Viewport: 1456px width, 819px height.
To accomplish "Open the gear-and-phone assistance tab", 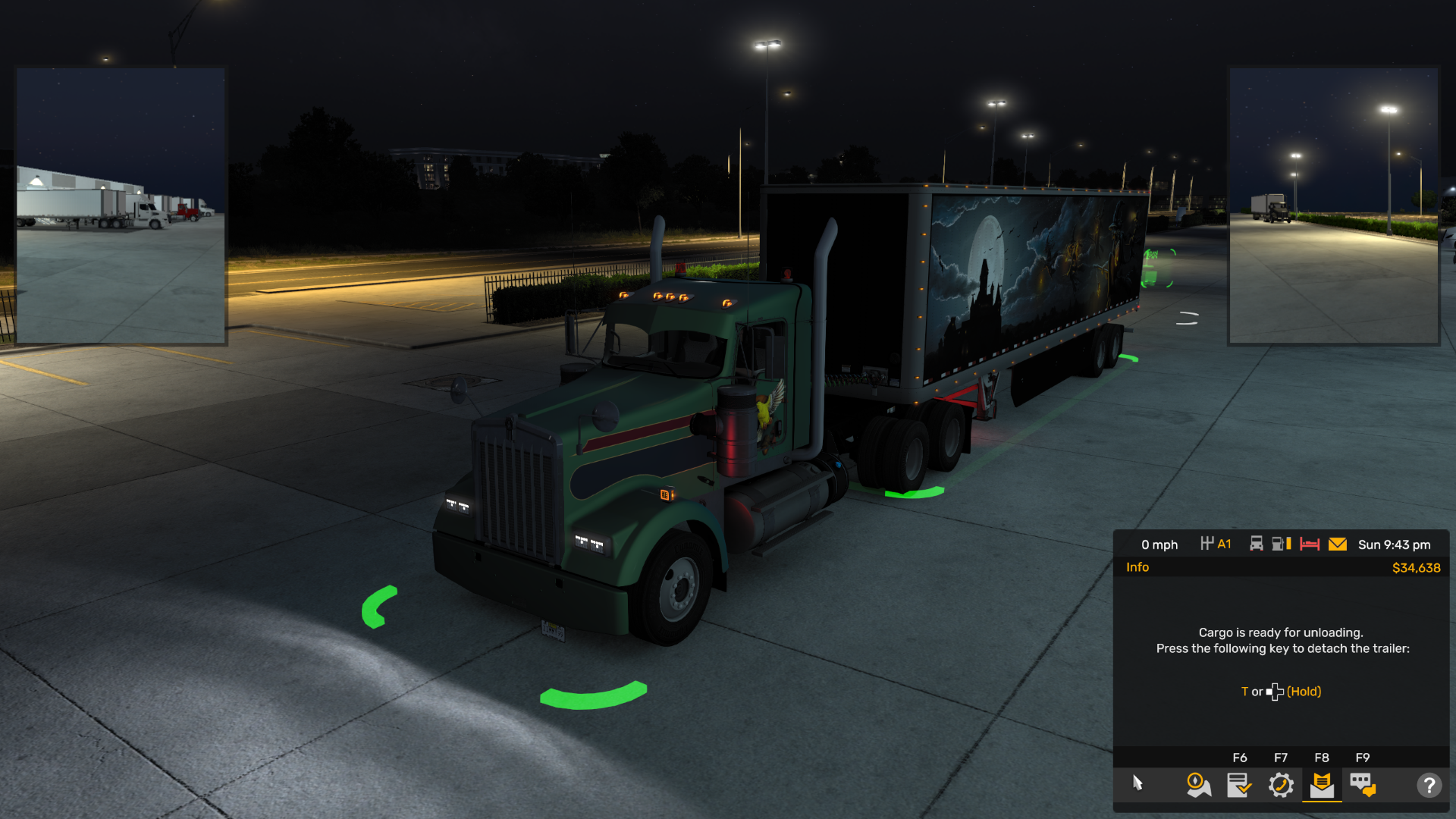I will pyautogui.click(x=1281, y=785).
